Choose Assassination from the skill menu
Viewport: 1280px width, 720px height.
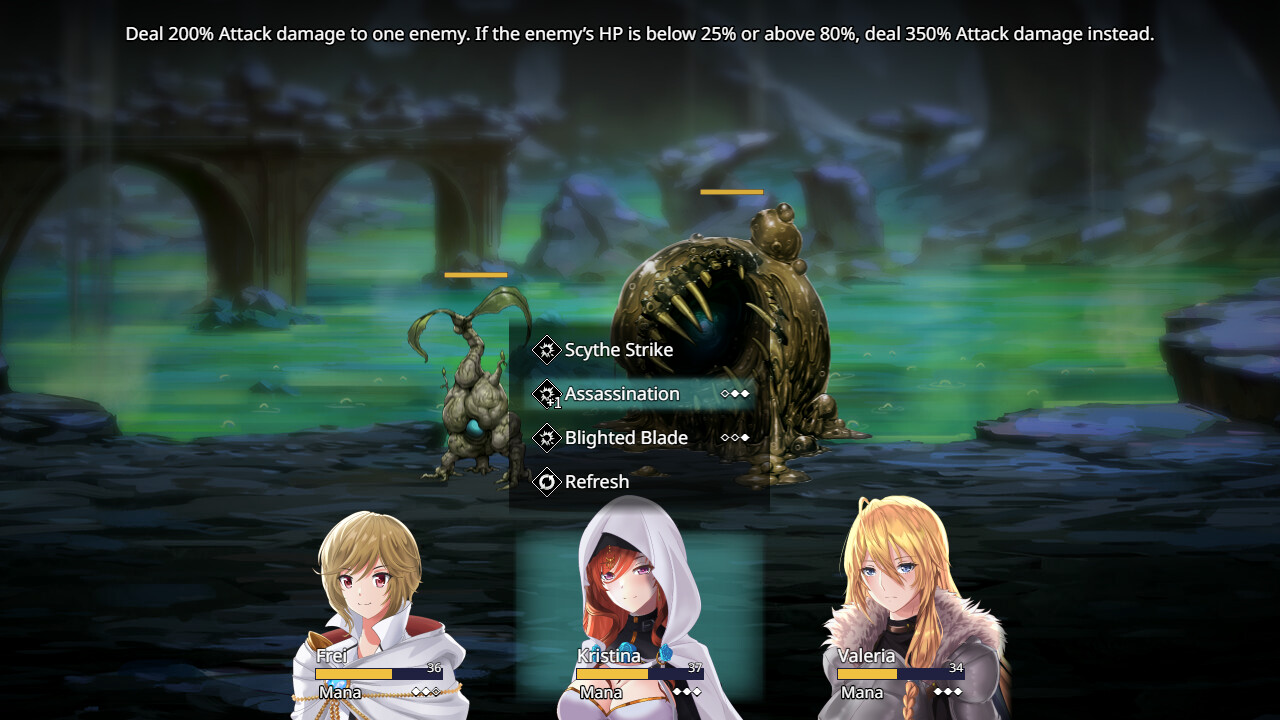coord(624,394)
